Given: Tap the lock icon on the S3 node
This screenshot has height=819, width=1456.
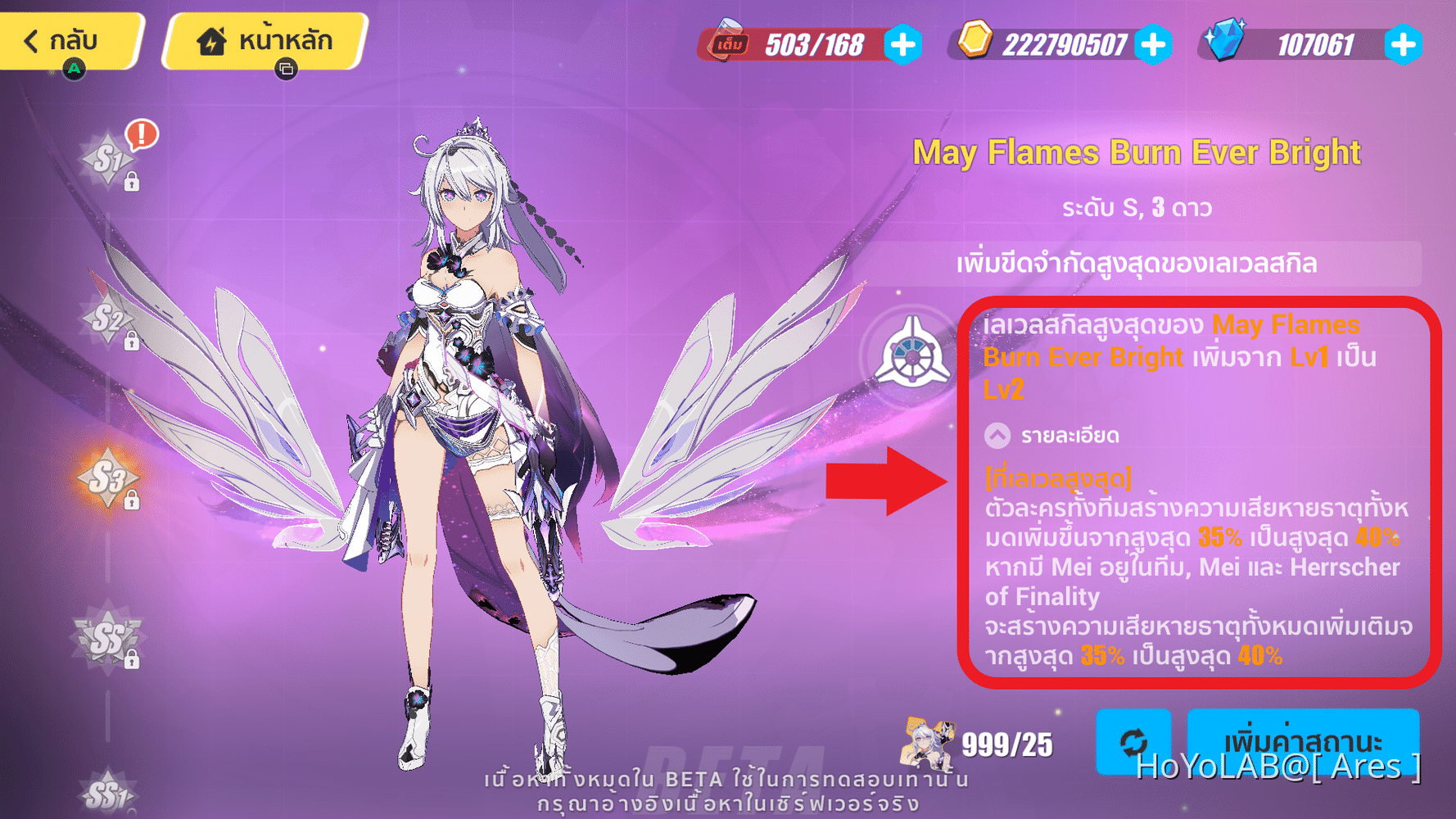Looking at the screenshot, I should pyautogui.click(x=131, y=500).
